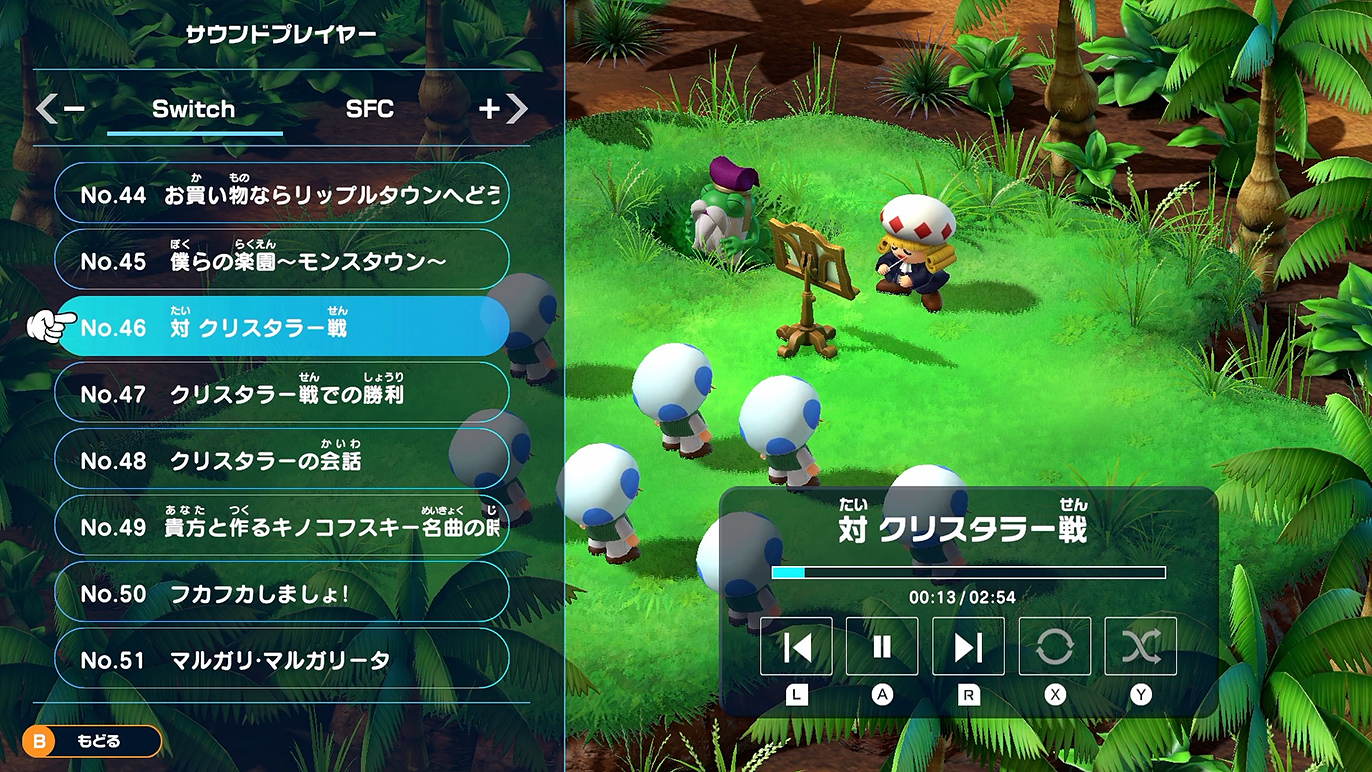This screenshot has height=772, width=1372.
Task: Click the left arrow minus tab switcher
Action: pos(60,109)
